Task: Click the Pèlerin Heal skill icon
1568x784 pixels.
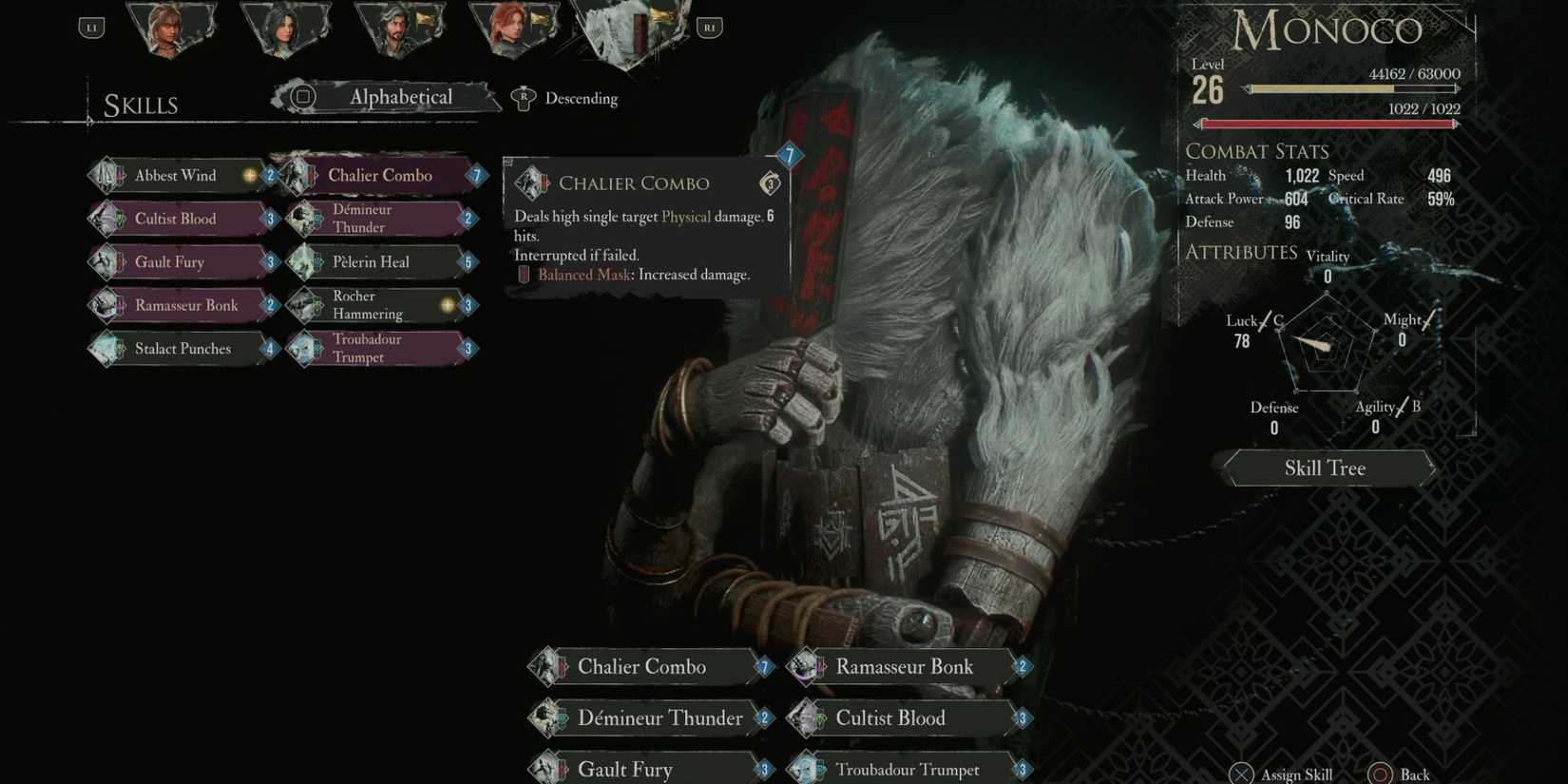Action: point(304,261)
